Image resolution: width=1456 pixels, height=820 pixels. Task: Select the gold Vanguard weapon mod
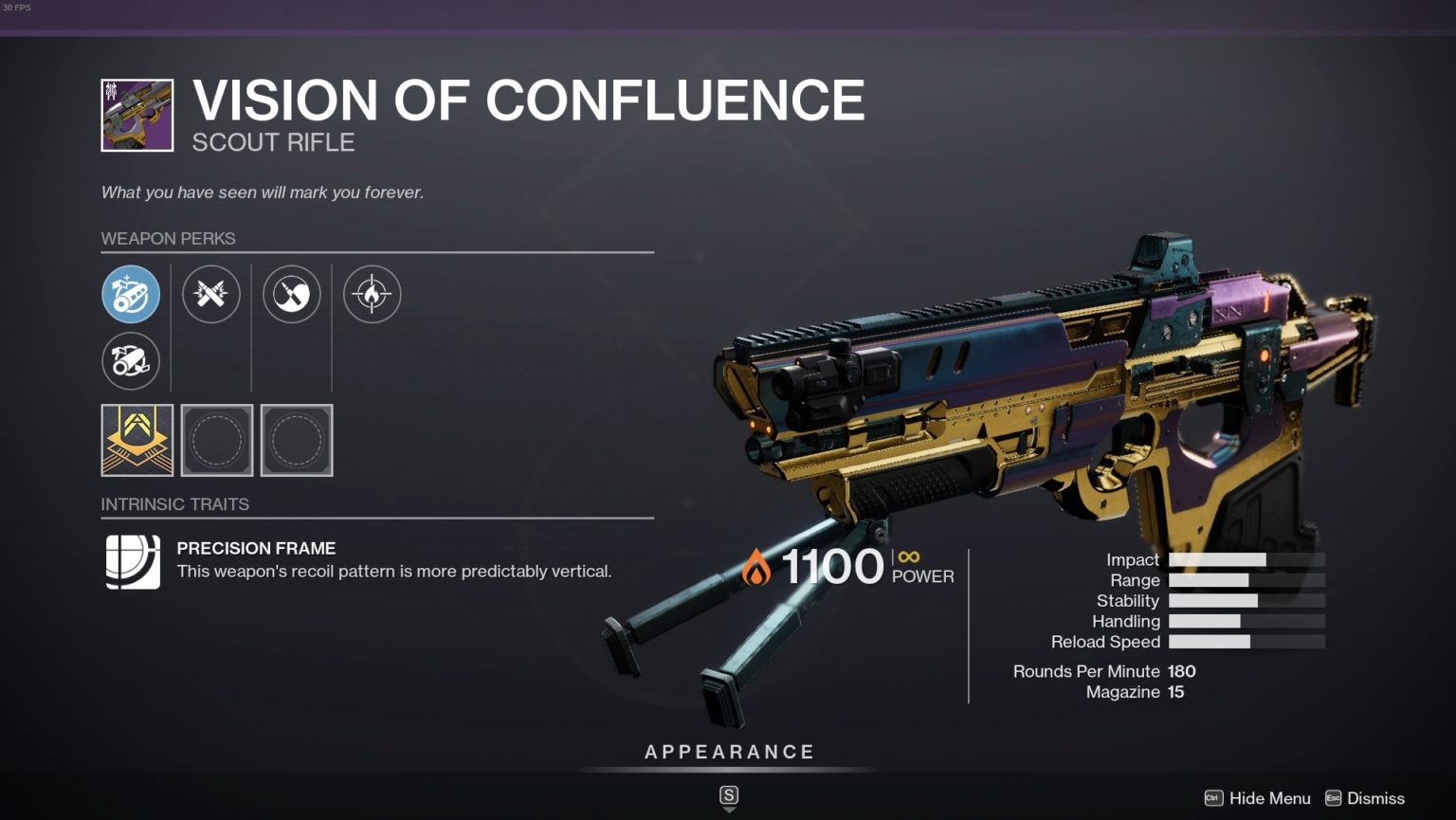click(x=136, y=439)
